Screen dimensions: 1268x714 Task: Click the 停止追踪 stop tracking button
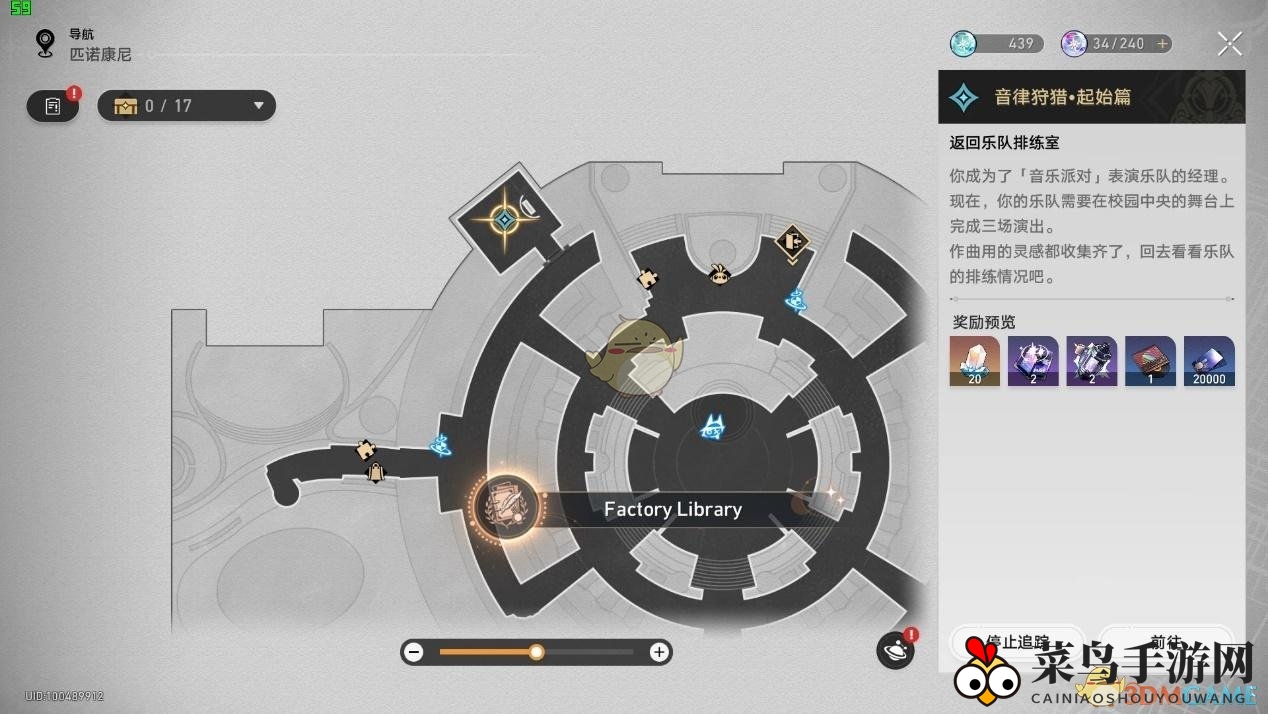point(1016,642)
